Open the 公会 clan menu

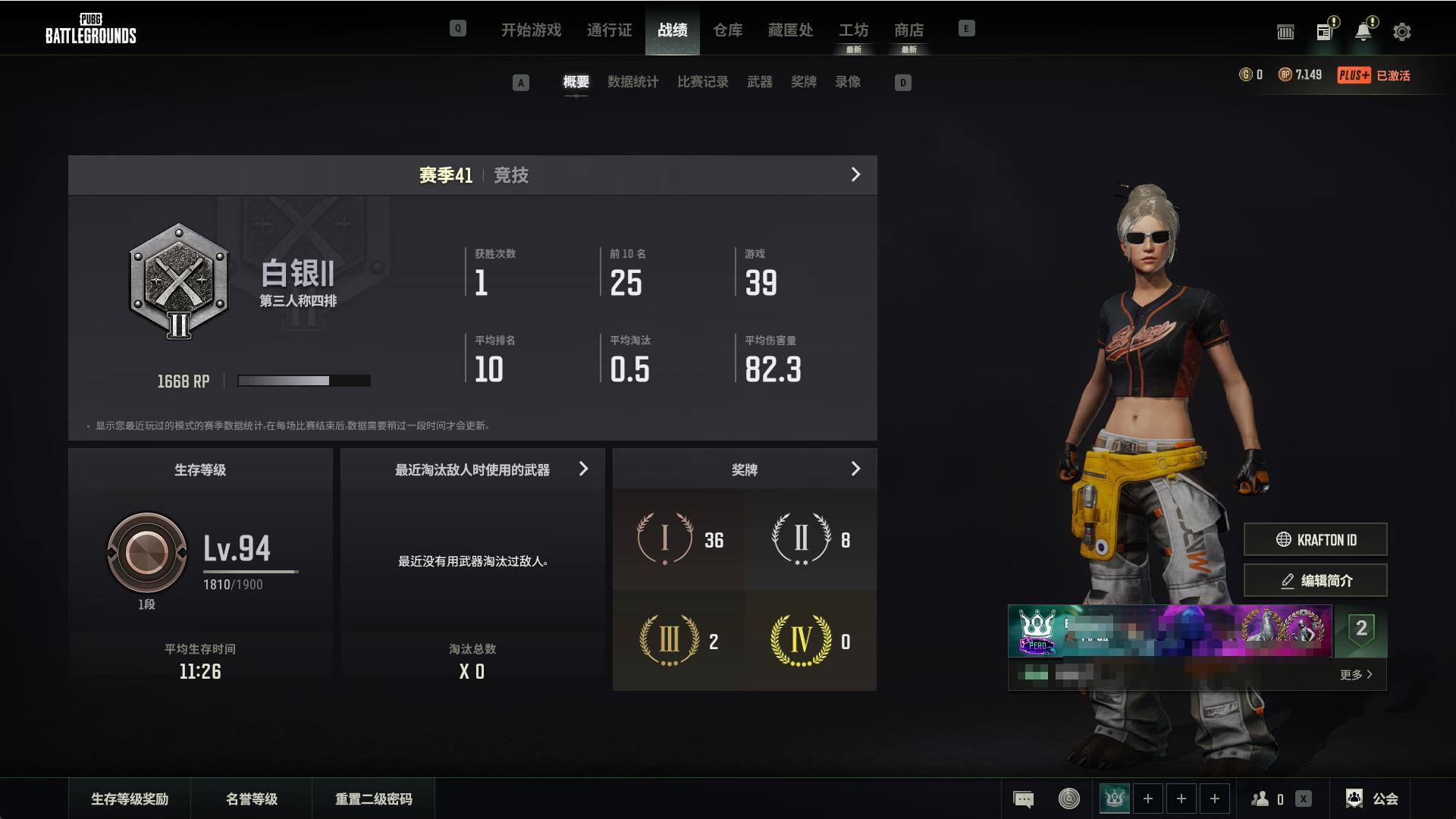click(1373, 799)
